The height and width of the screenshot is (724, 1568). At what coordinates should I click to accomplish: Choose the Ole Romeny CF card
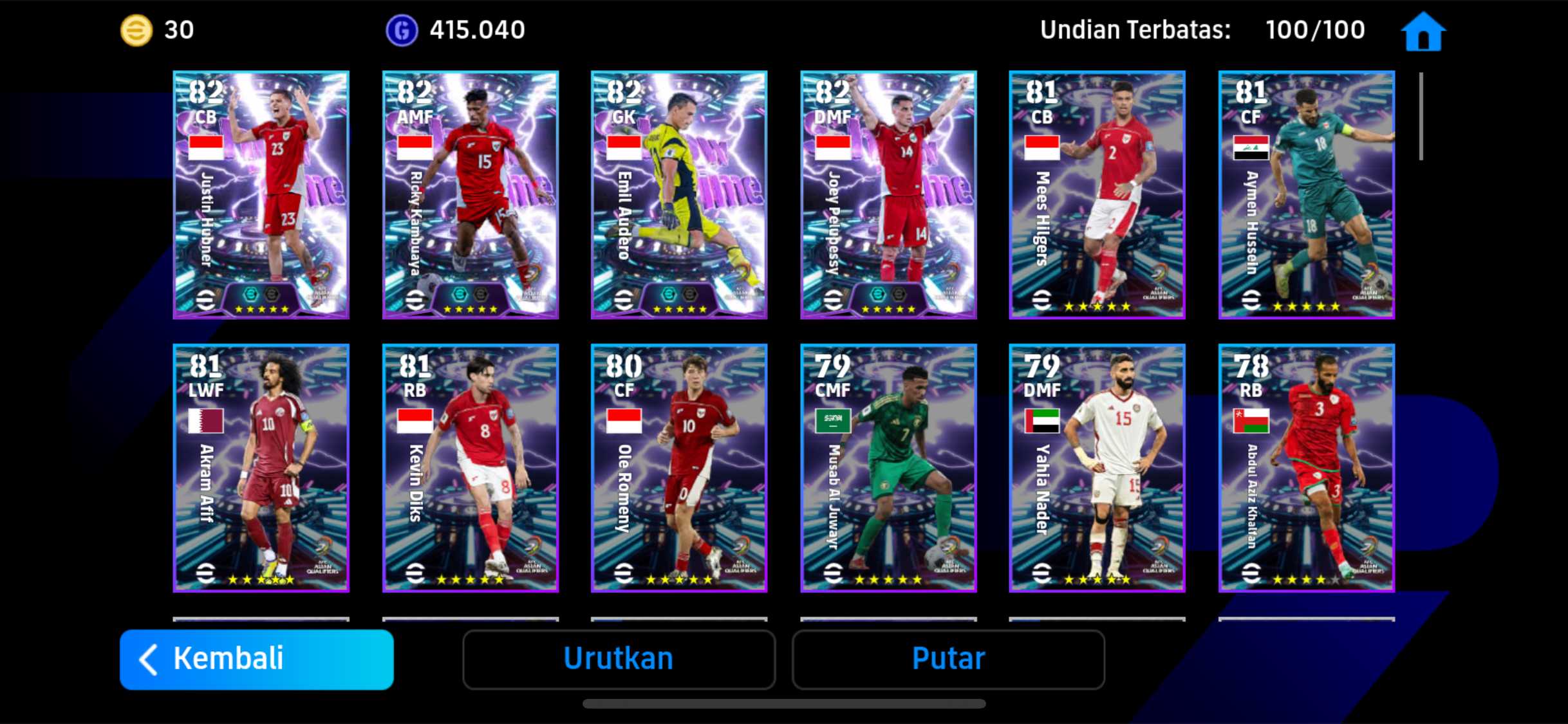pyautogui.click(x=679, y=468)
